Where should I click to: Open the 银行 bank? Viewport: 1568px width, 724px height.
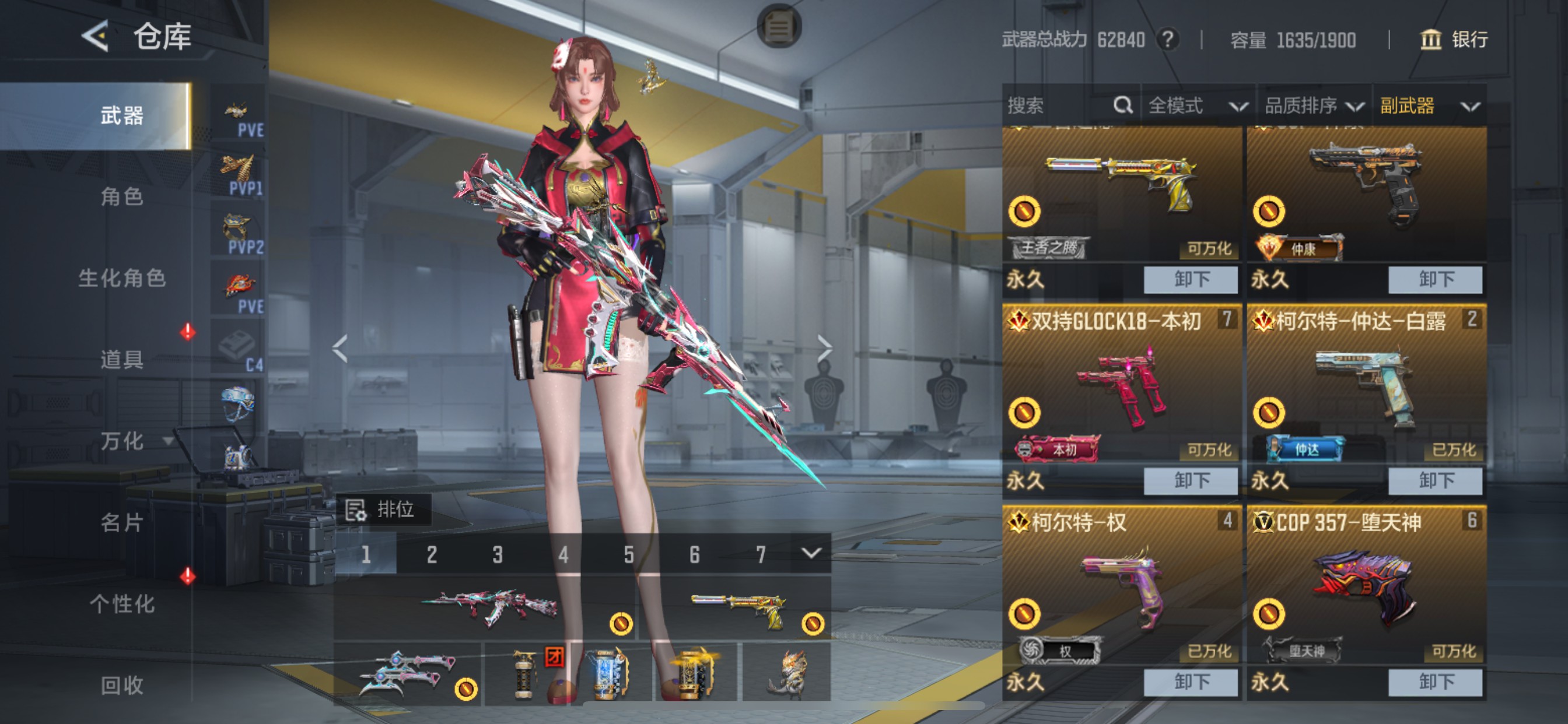tap(1455, 40)
